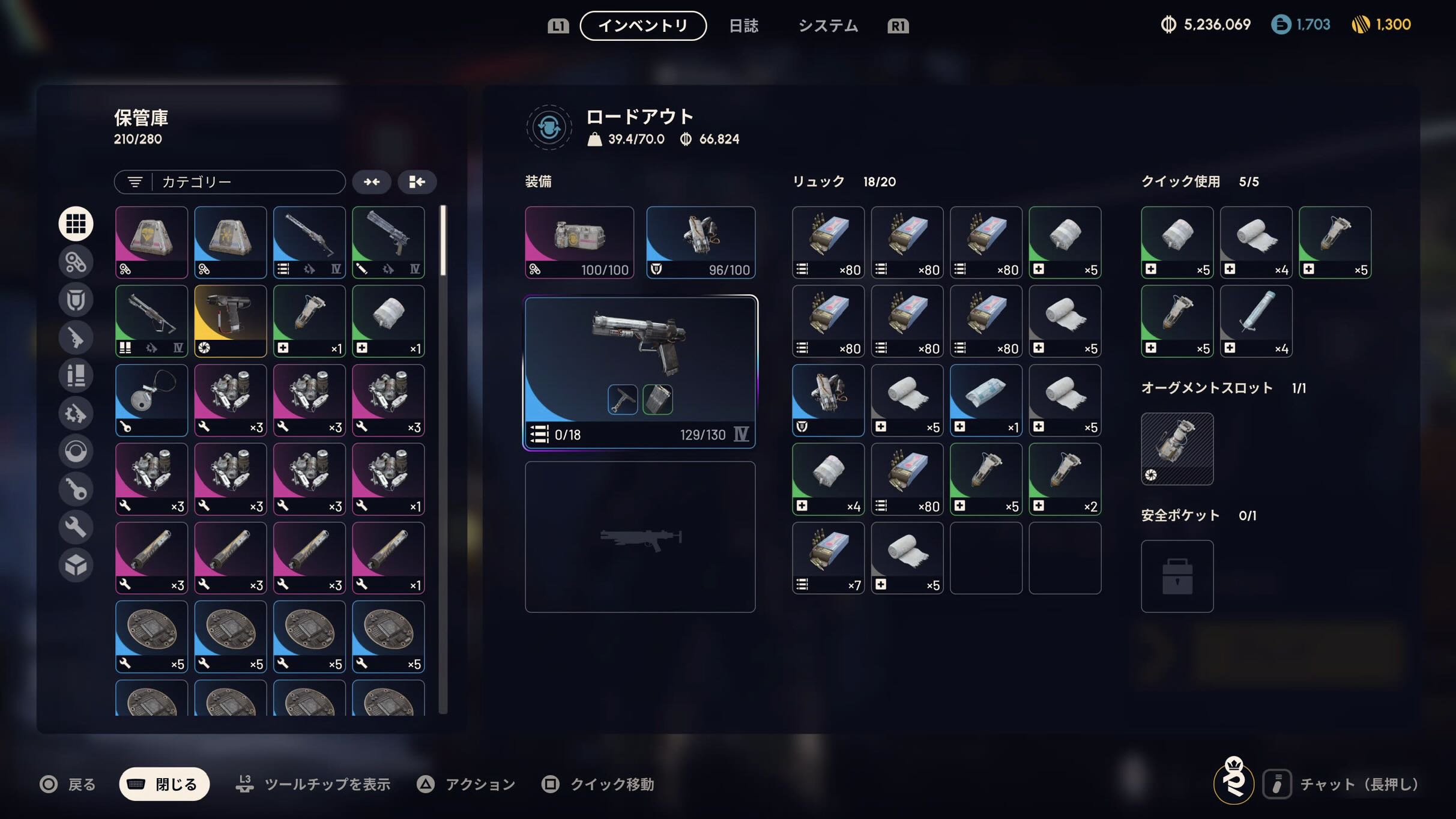1456x819 pixels.
Task: Open the empty safe pocket slot
Action: [1177, 576]
